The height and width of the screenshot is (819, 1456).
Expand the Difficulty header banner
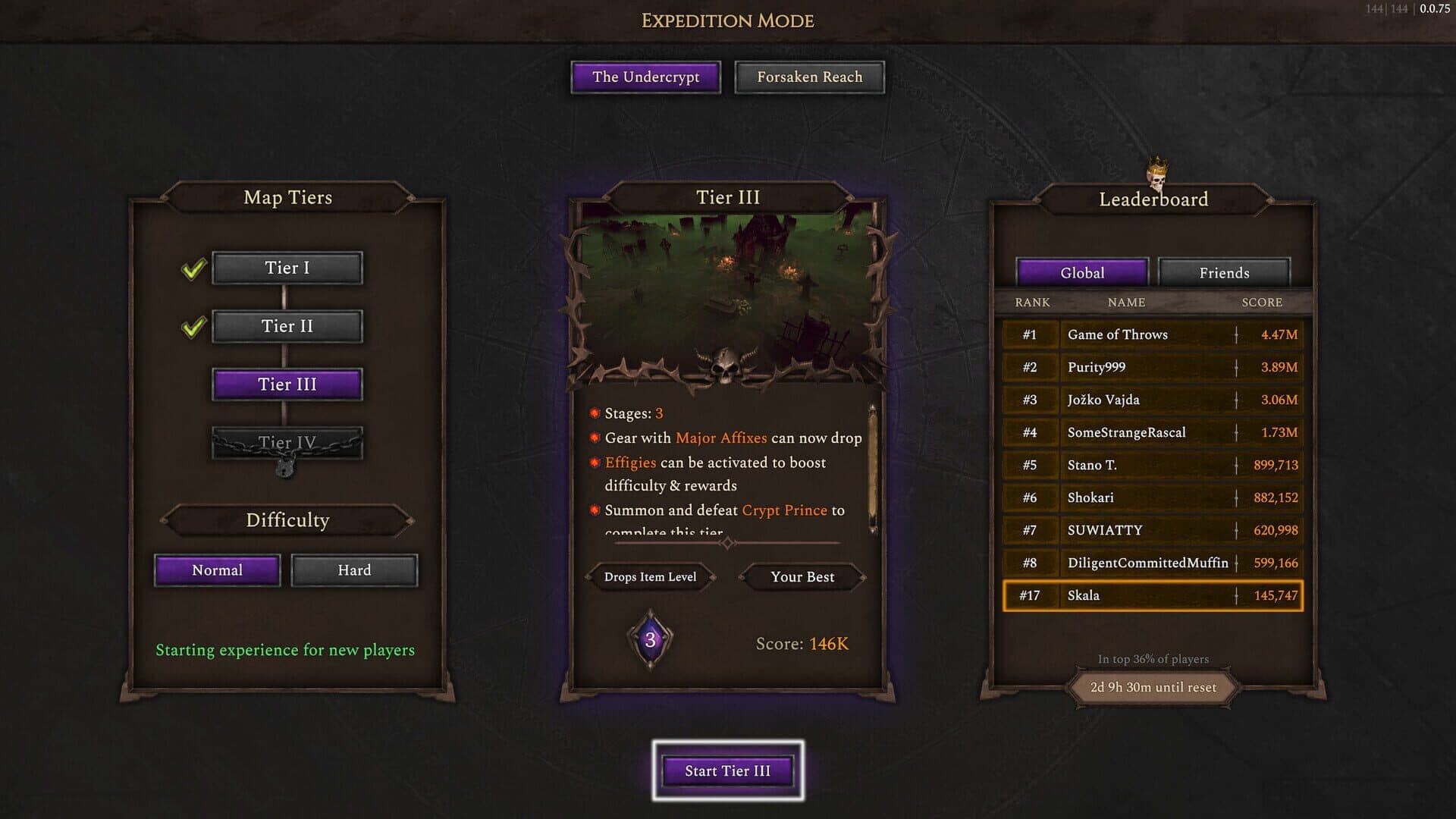click(286, 520)
